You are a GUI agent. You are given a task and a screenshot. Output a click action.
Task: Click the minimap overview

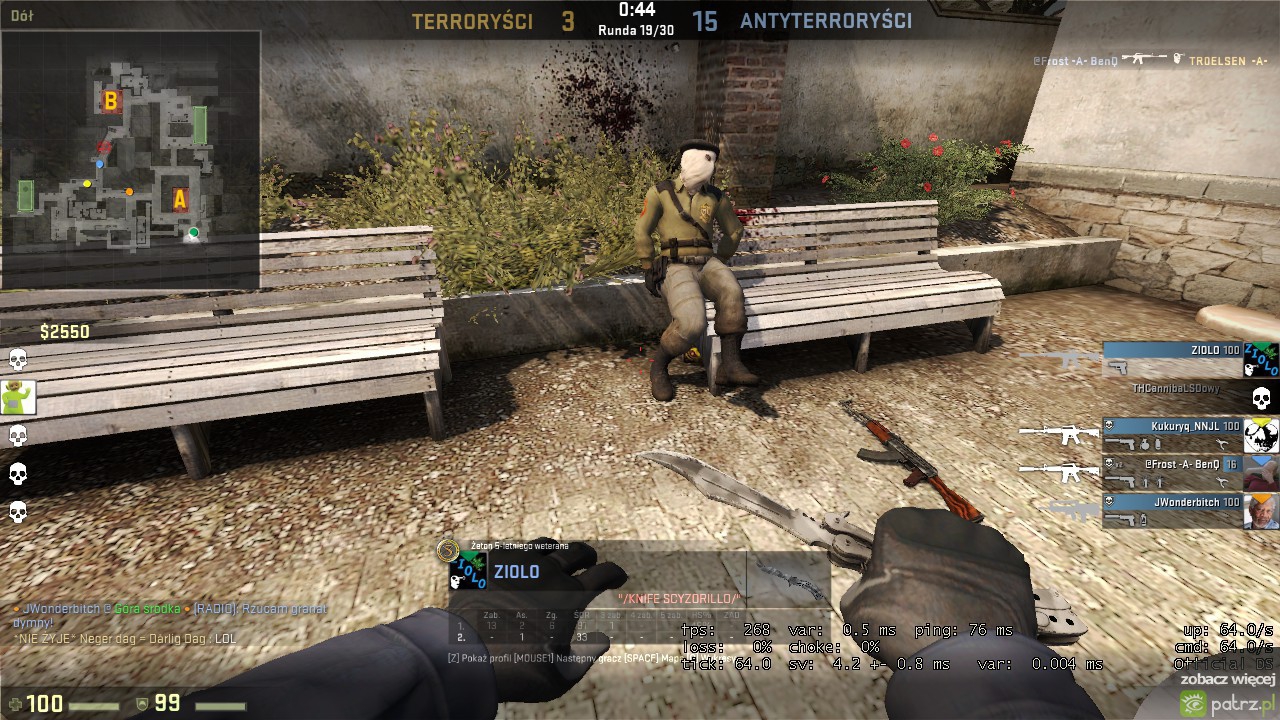point(130,160)
